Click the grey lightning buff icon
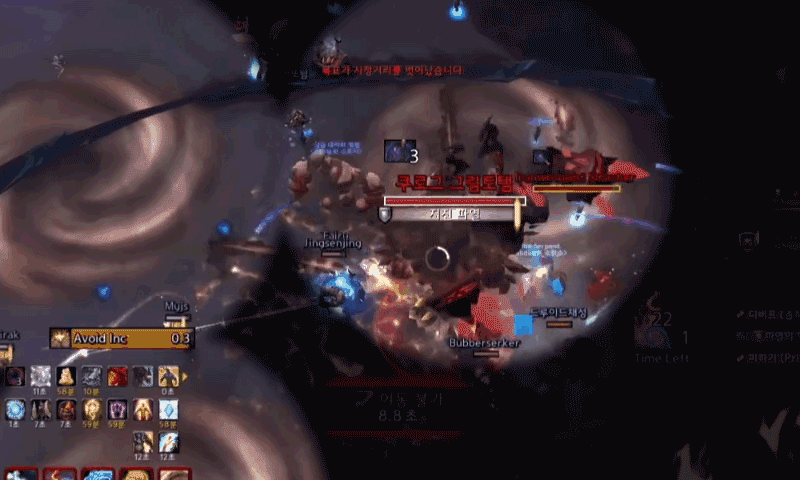Image resolution: width=800 pixels, height=480 pixels. tap(91, 376)
